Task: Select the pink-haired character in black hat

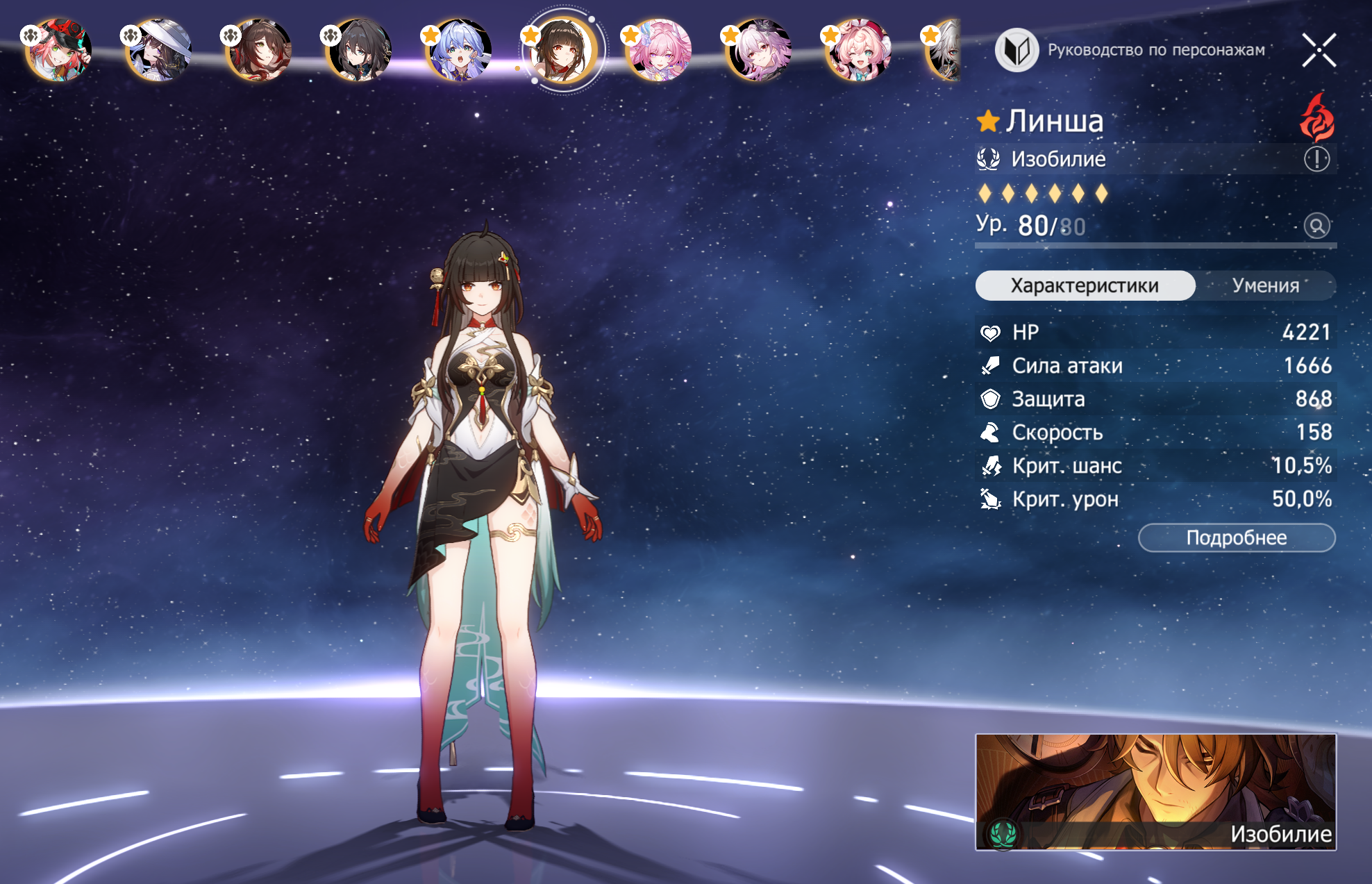Action: [58, 50]
